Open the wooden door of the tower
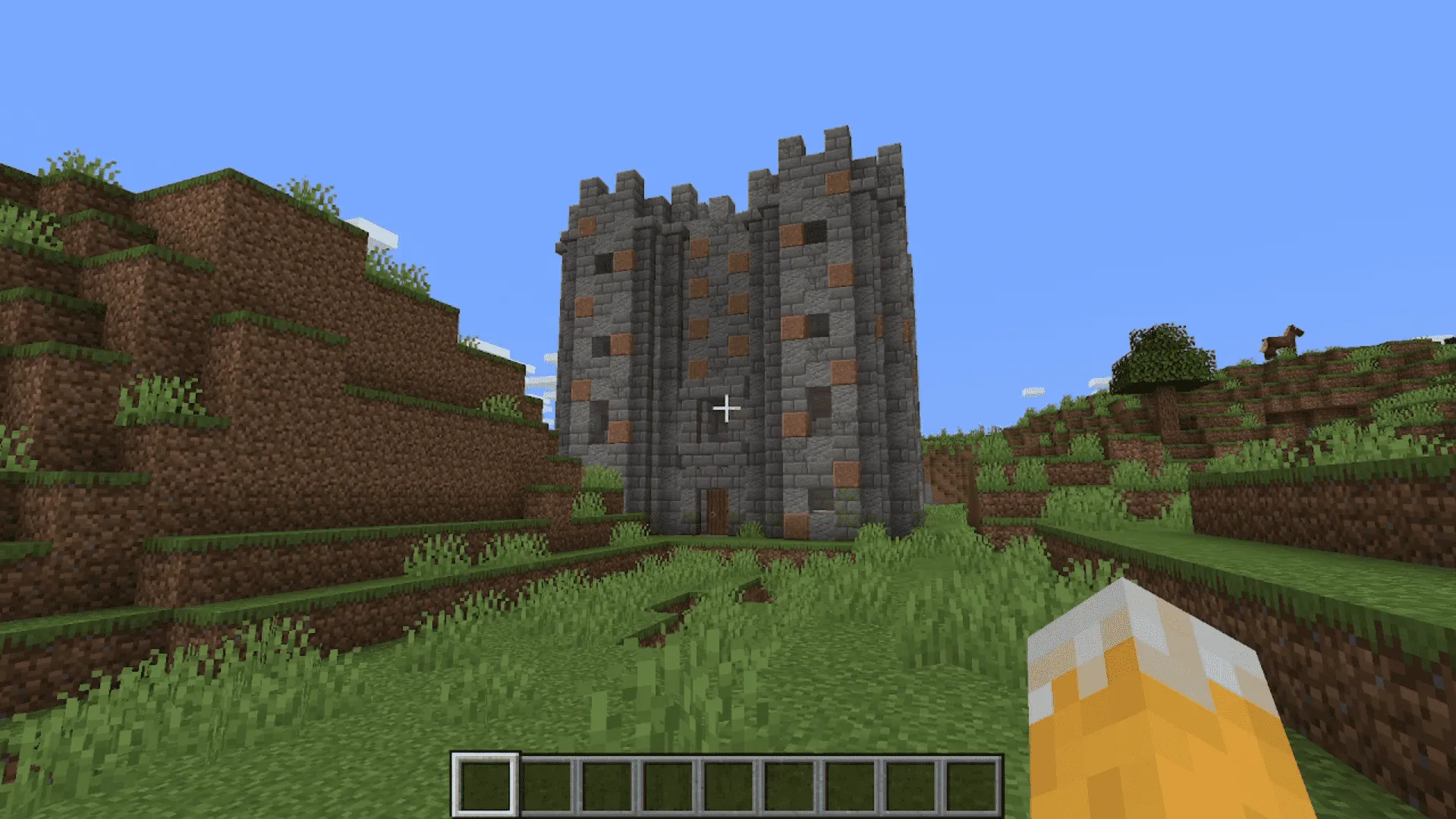The width and height of the screenshot is (1456, 819). 714,509
